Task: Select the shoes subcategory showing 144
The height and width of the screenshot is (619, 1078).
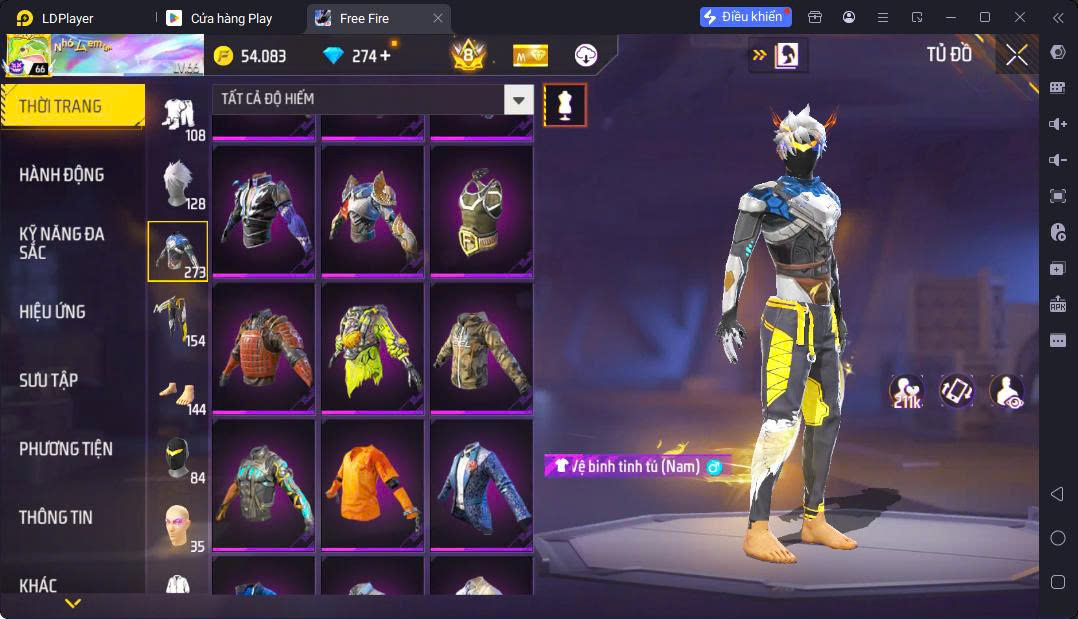Action: coord(178,390)
